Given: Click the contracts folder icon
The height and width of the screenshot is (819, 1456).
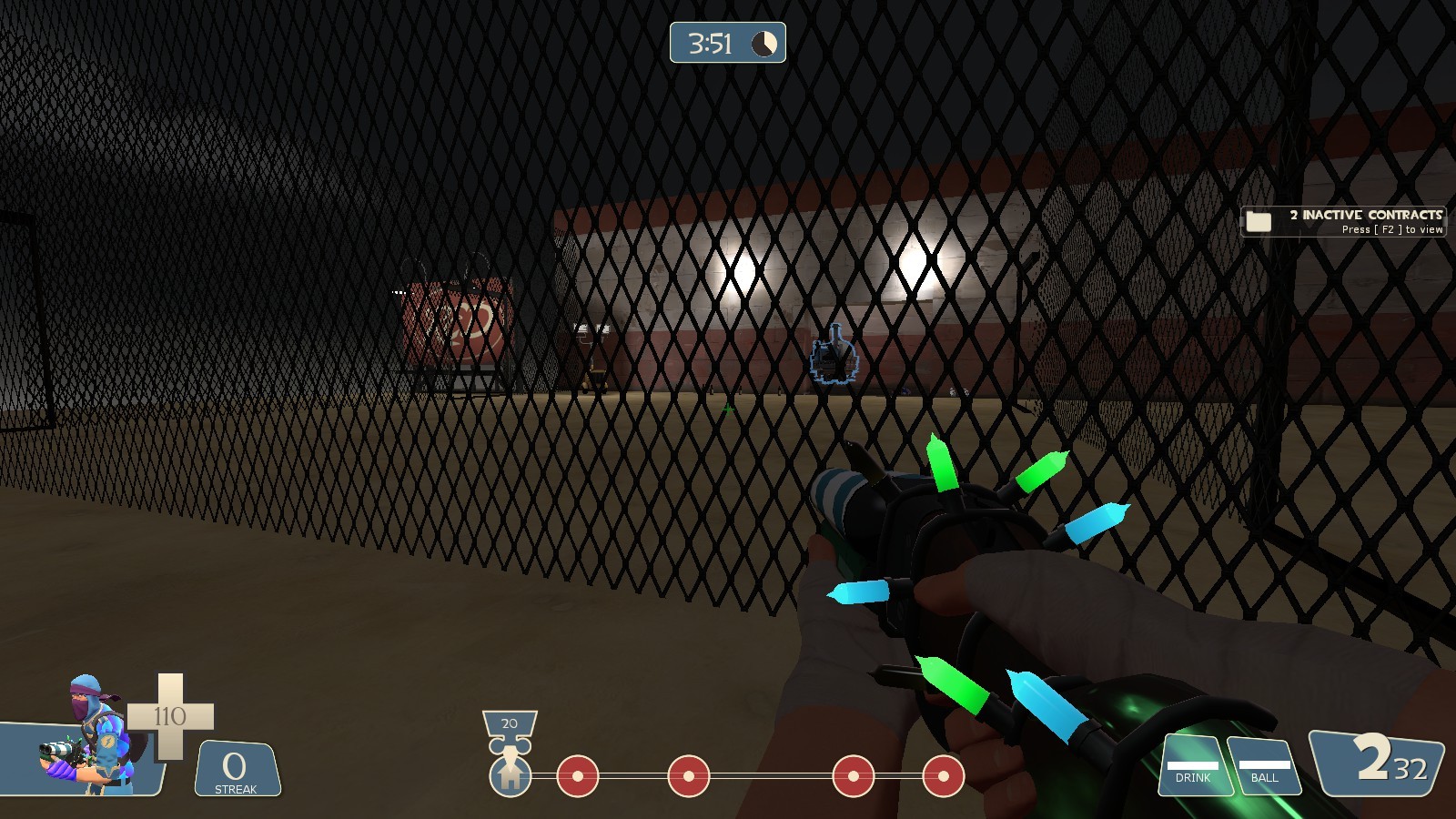Looking at the screenshot, I should tap(1260, 220).
